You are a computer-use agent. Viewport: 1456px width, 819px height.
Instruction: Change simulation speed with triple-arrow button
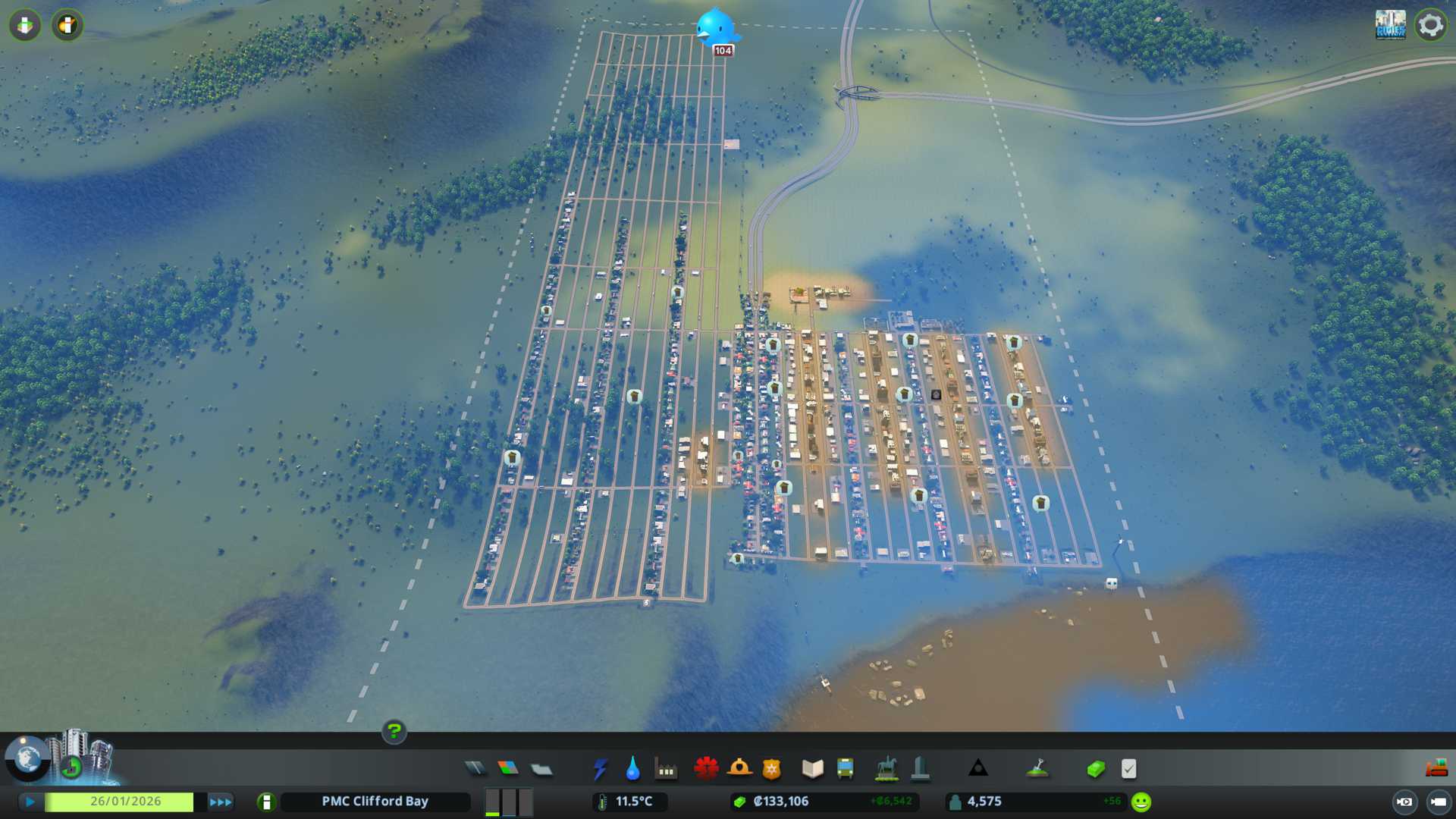221,802
